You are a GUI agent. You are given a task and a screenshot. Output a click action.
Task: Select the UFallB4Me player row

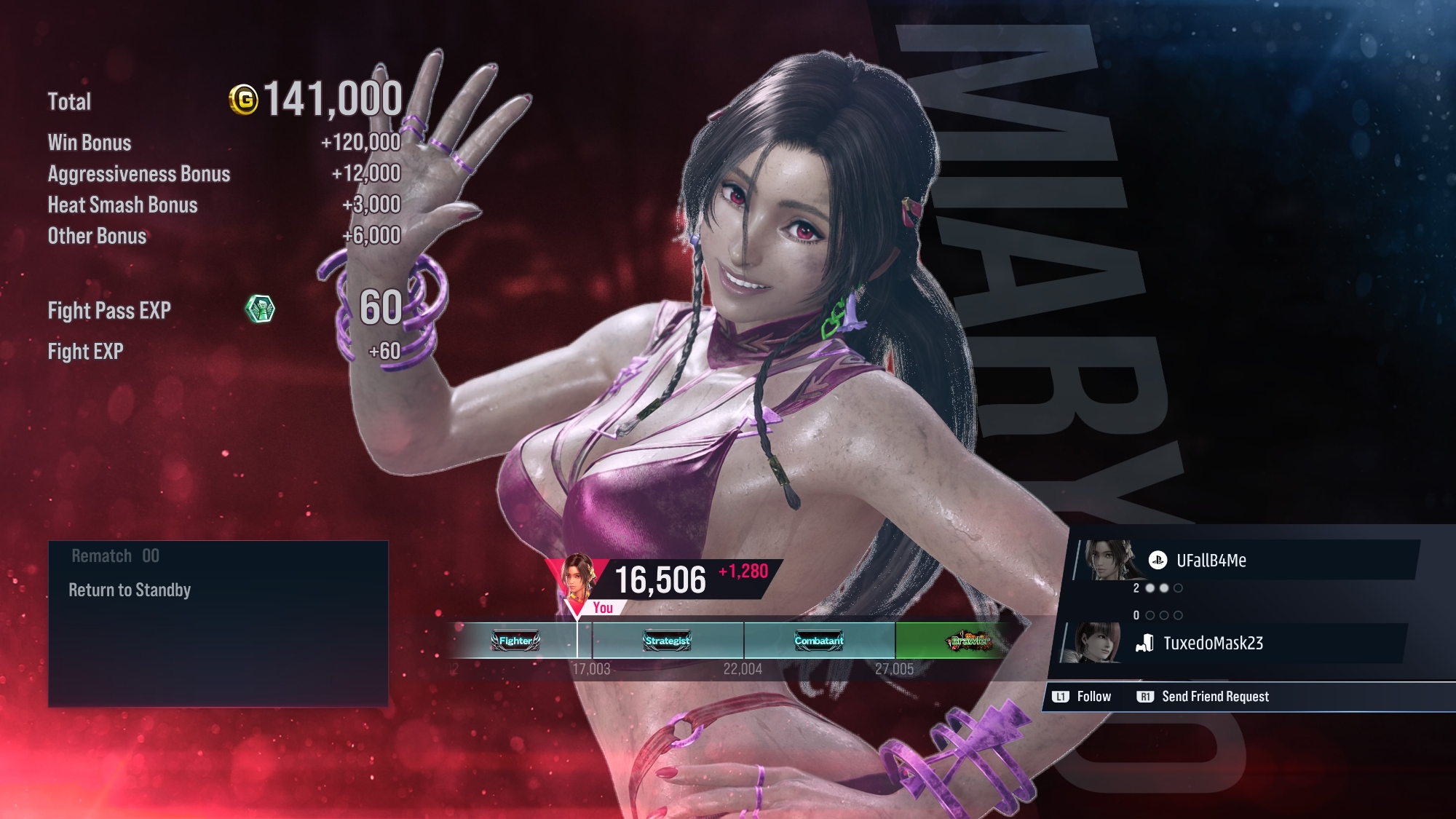pos(1245,561)
